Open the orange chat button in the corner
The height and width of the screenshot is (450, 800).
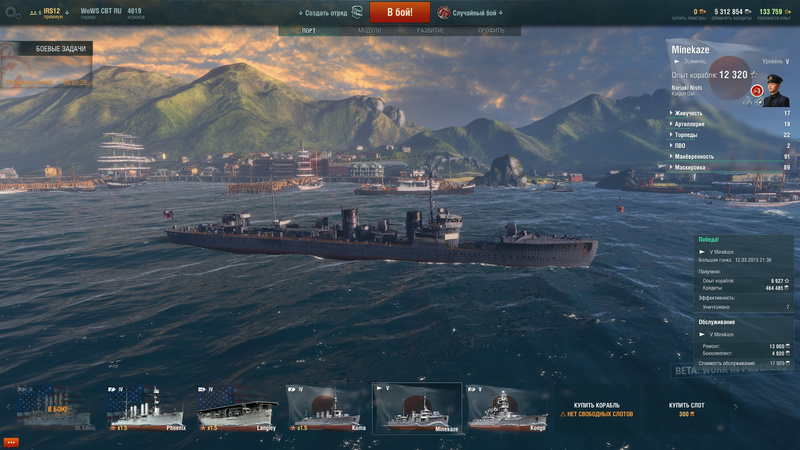coord(11,441)
